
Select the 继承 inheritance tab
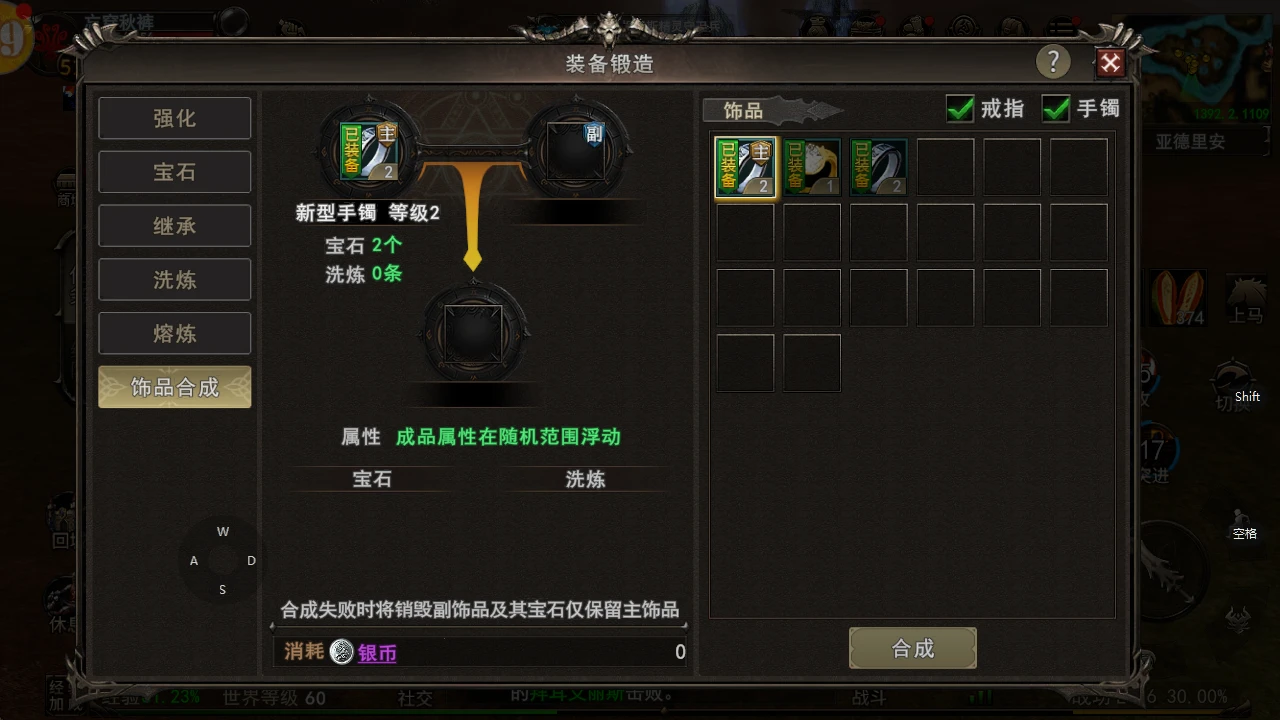coord(174,226)
